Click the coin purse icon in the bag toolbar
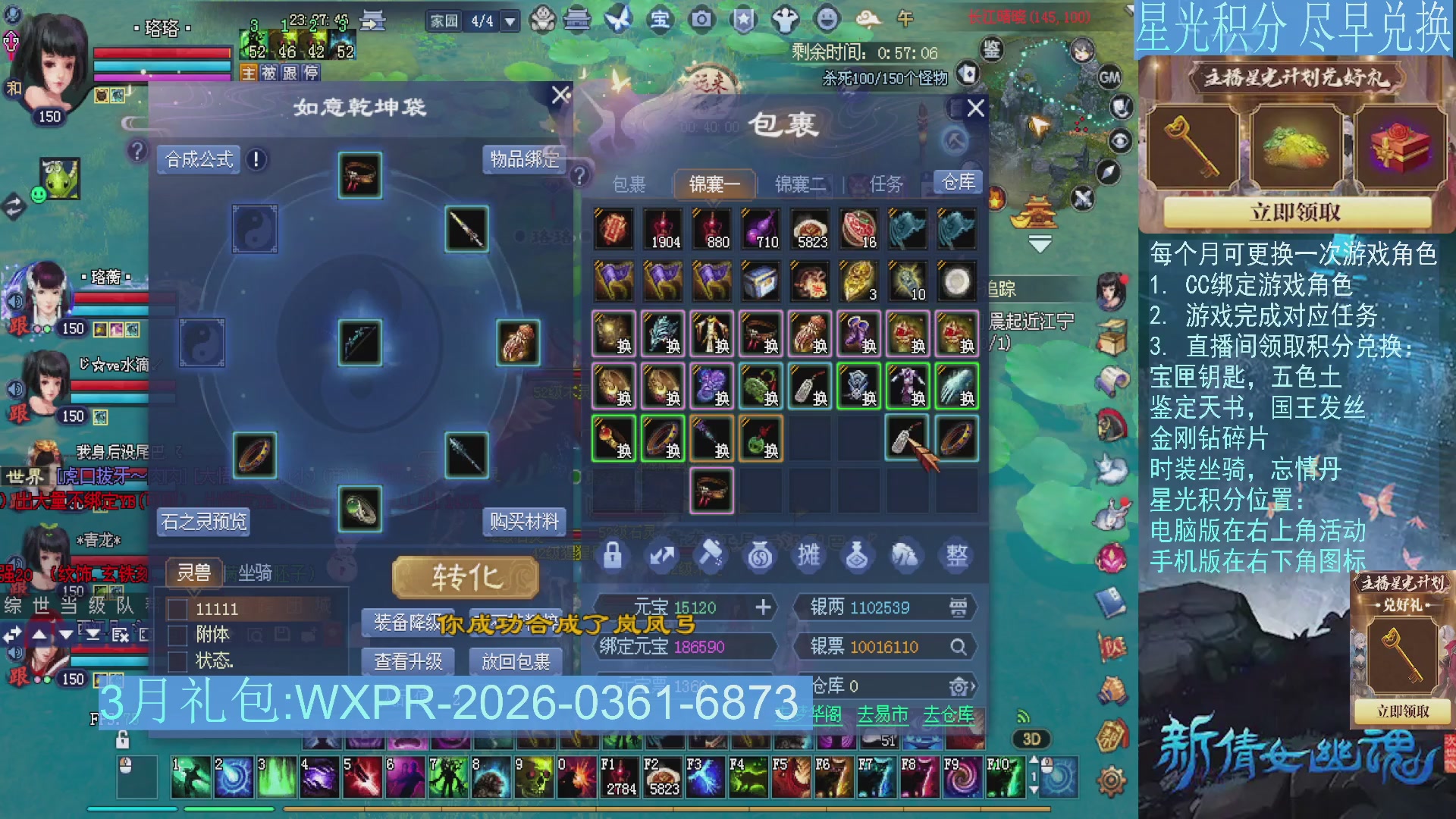1456x819 pixels. 761,556
